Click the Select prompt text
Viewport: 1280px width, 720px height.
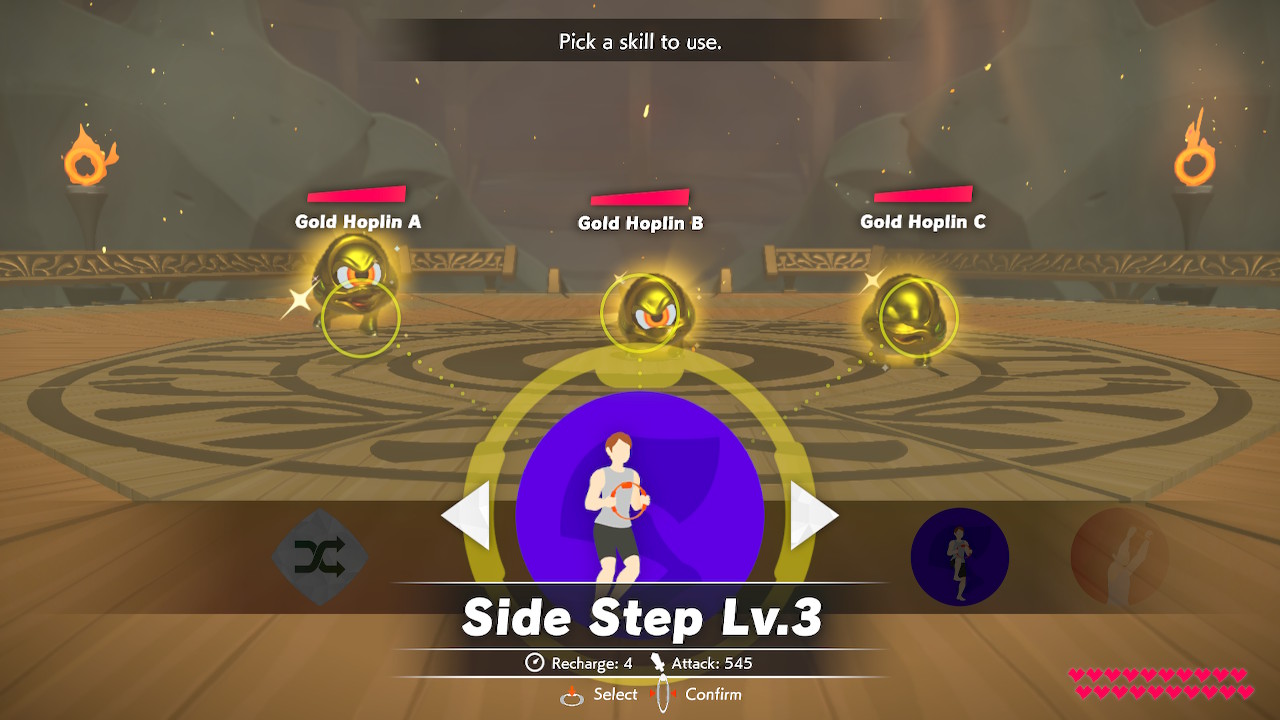614,694
